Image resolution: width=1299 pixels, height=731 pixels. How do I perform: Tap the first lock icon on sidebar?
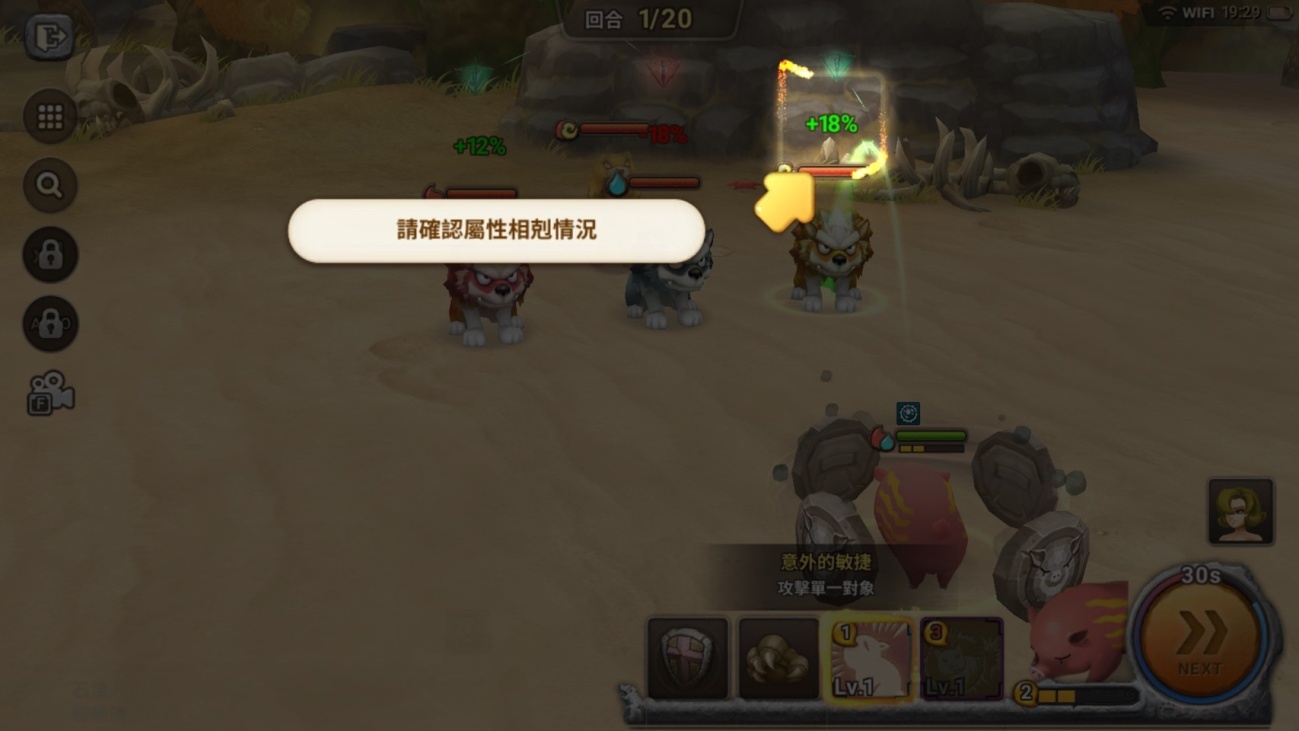pos(49,255)
